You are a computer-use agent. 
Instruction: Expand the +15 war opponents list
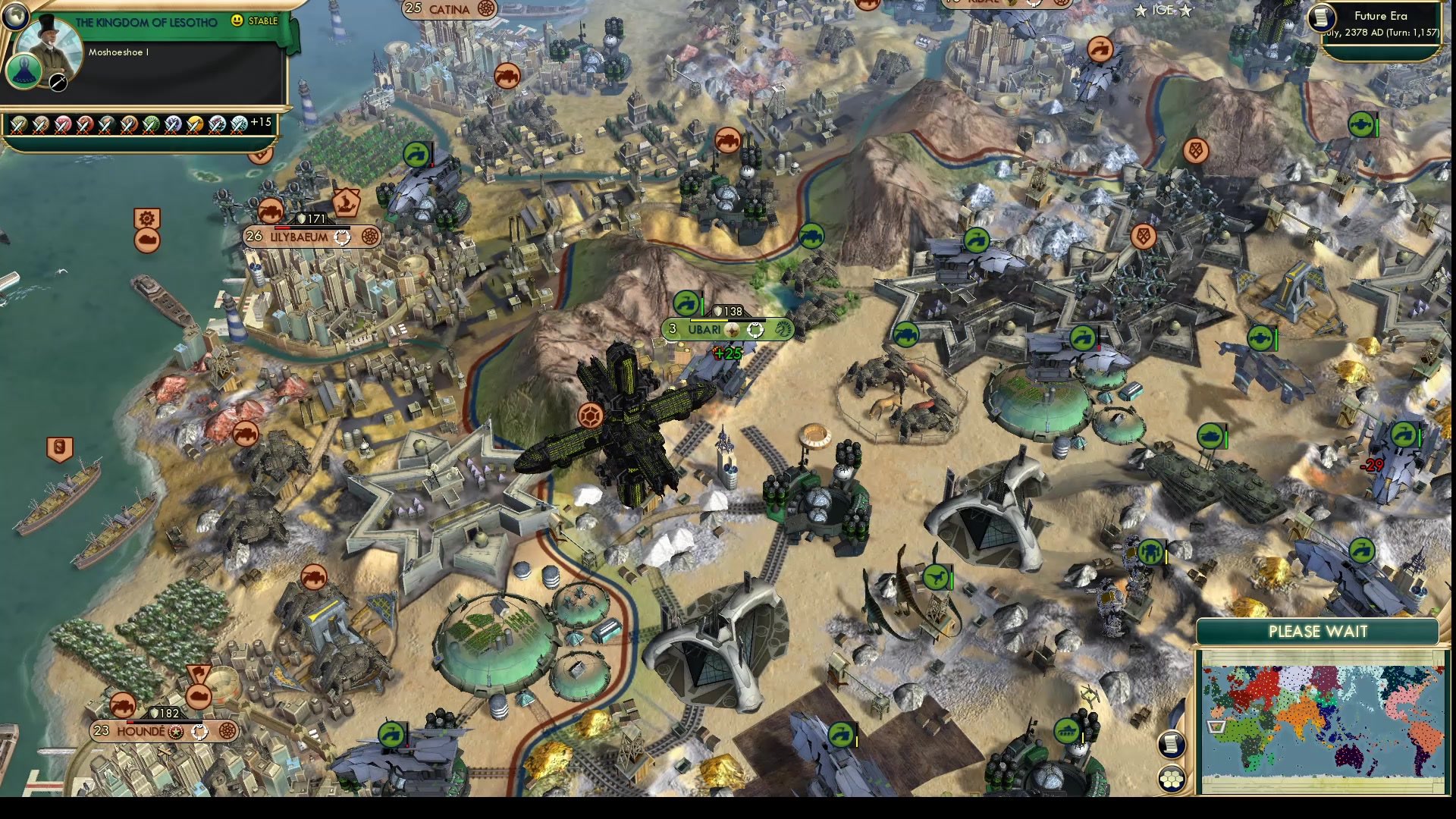[x=261, y=124]
